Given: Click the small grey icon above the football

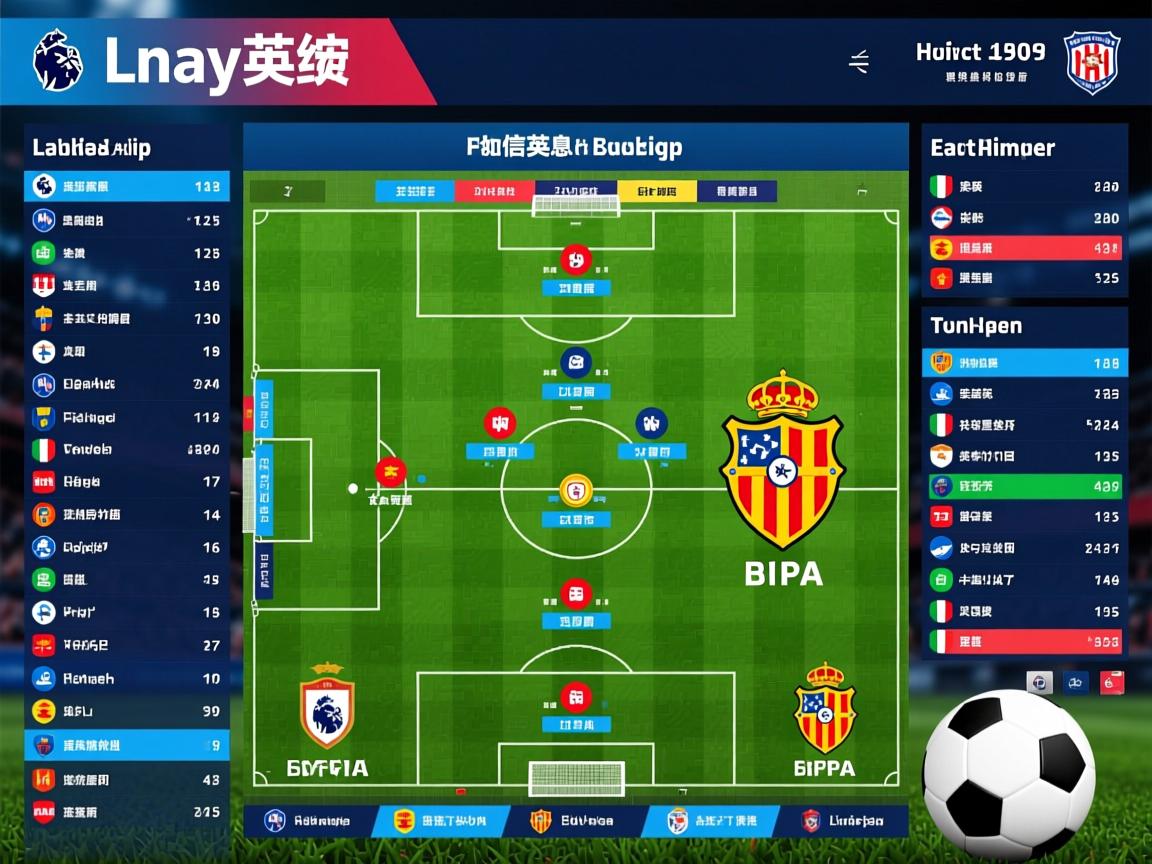Looking at the screenshot, I should click(1039, 683).
